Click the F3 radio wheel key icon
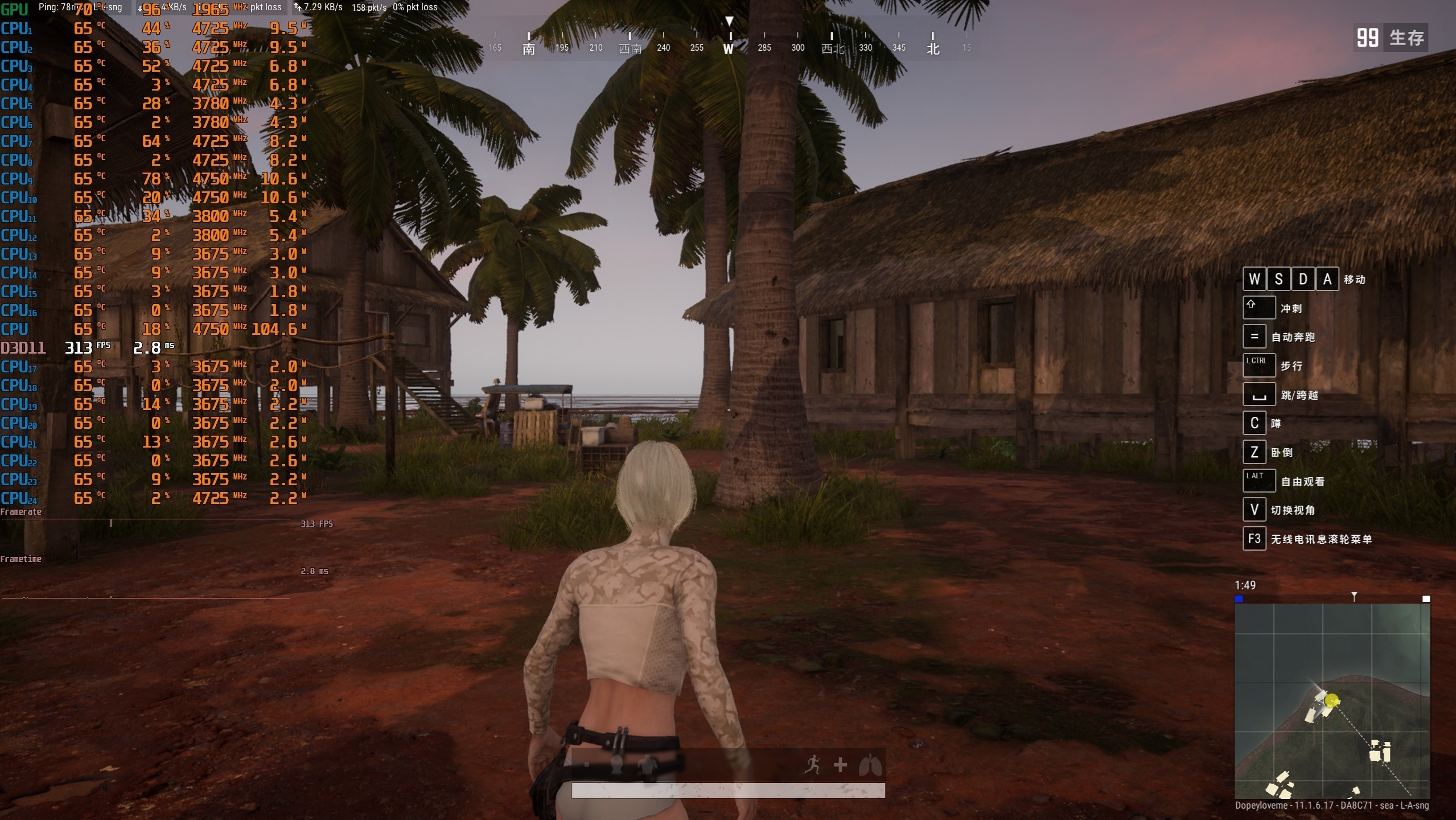 pyautogui.click(x=1254, y=538)
